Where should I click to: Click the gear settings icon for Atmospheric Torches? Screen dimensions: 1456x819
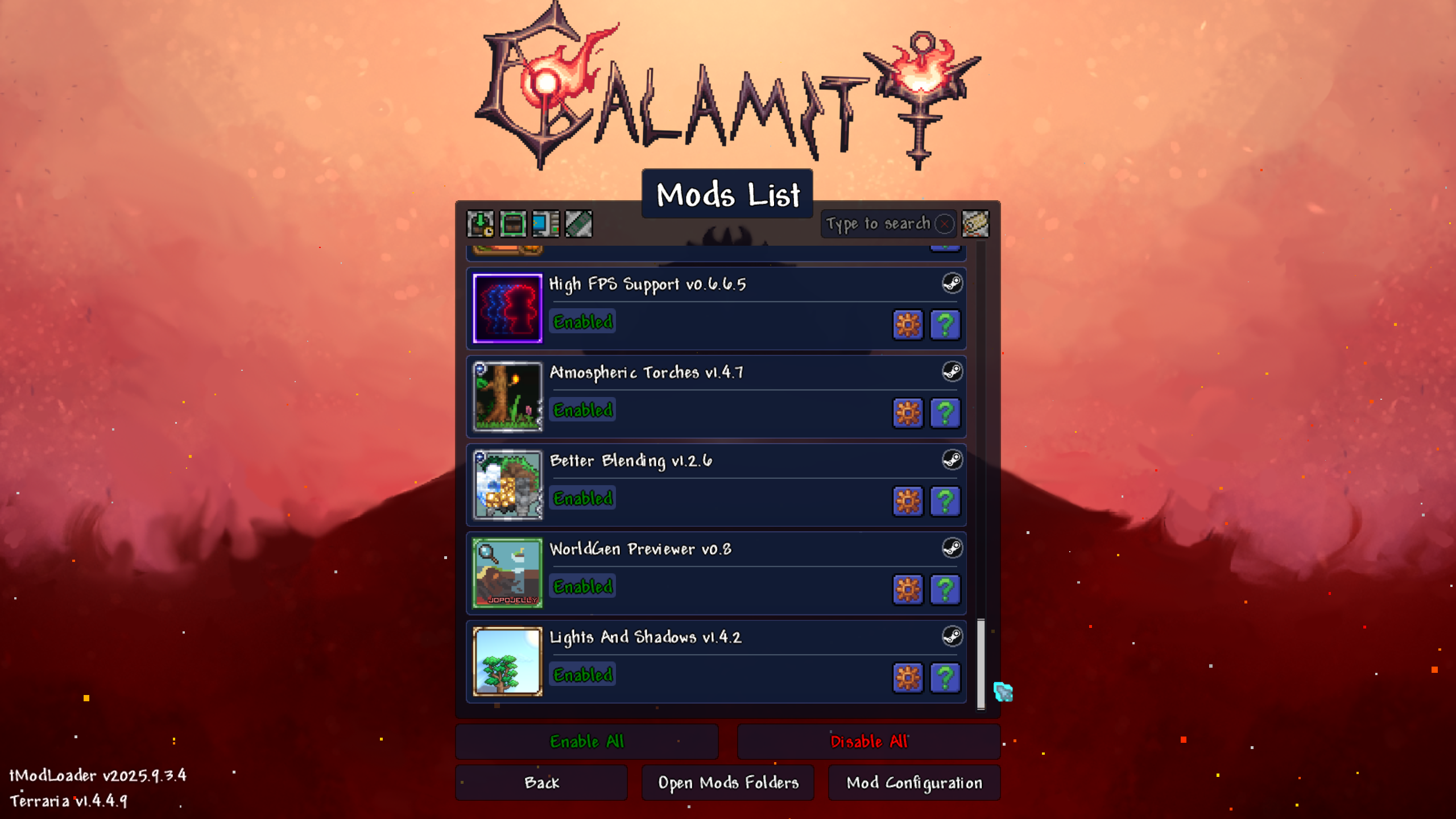(x=908, y=413)
